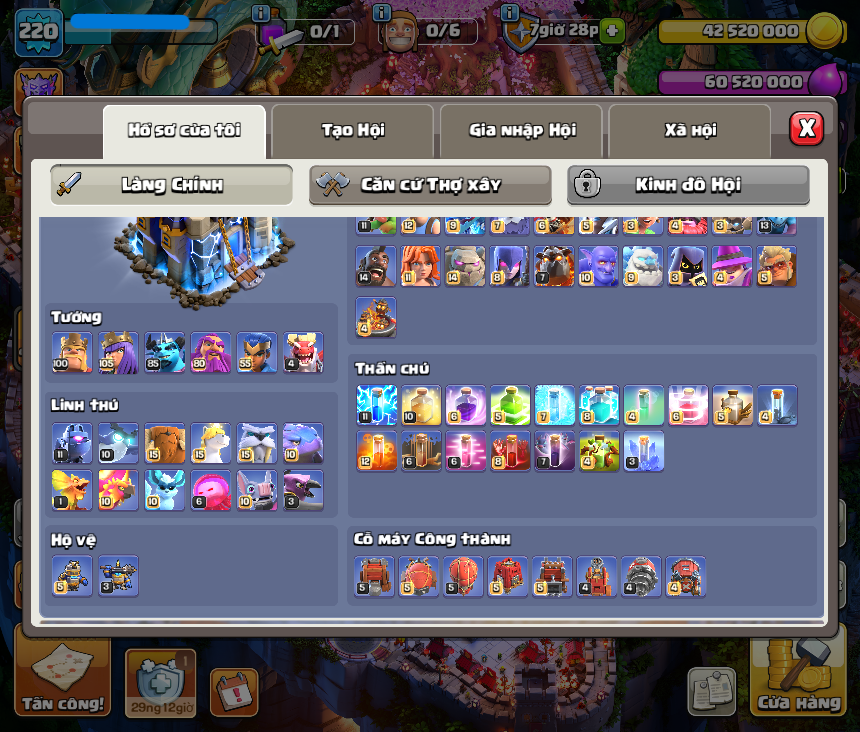
Task: Open the Gia nhập Hội tab
Action: (x=521, y=131)
